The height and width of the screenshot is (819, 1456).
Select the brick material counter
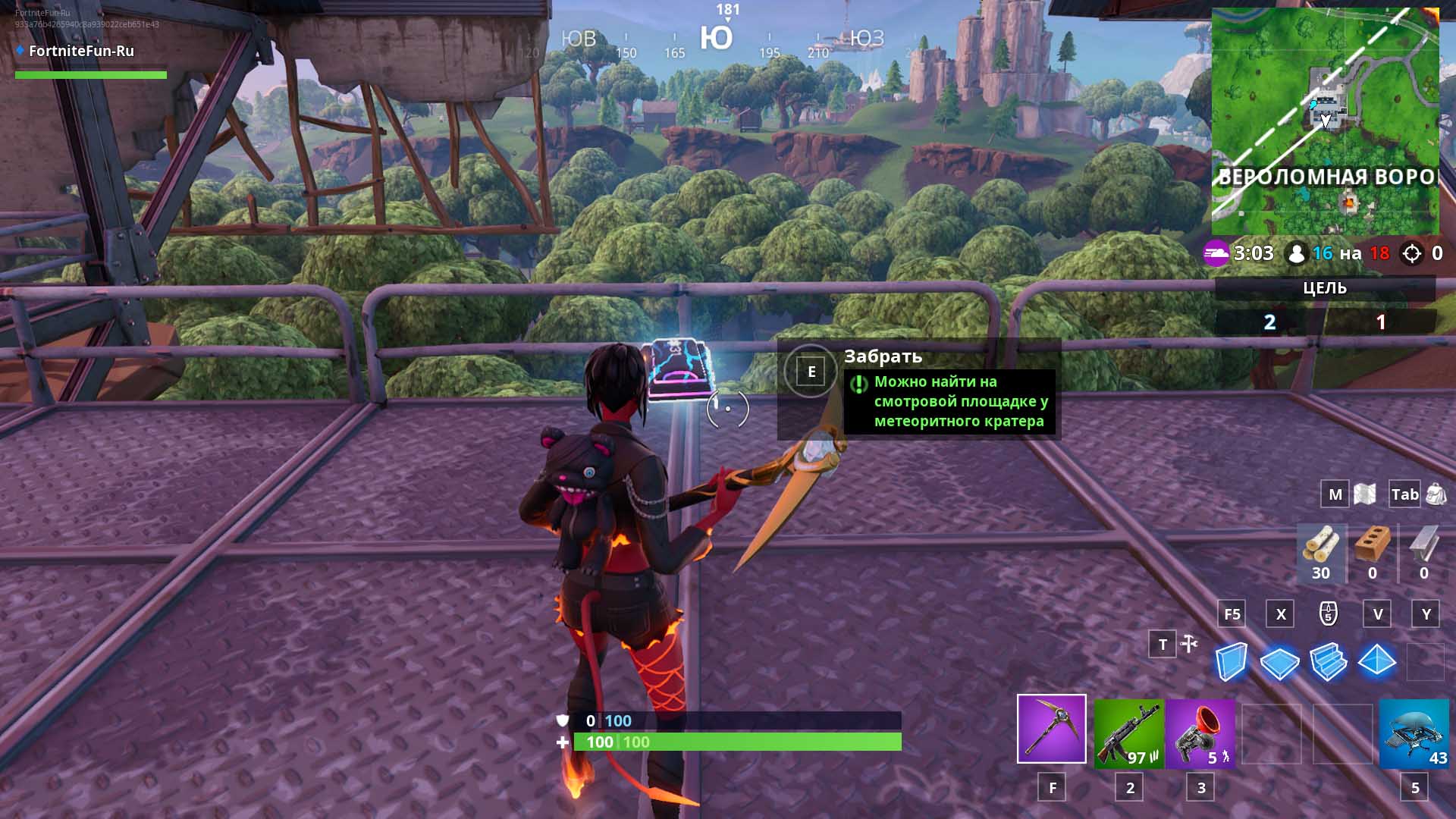(x=1372, y=552)
